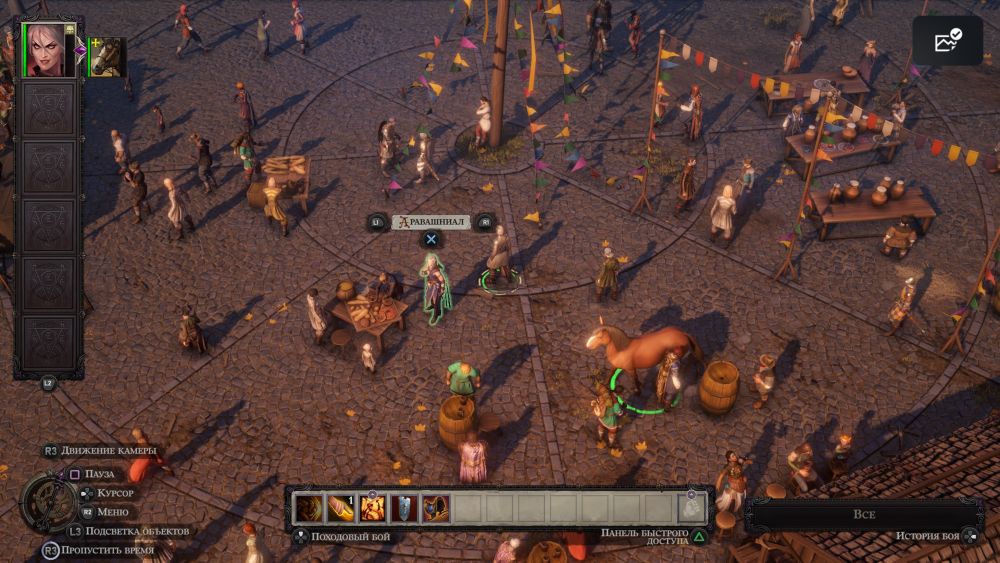The image size is (1000, 563).
Task: Activate the fifth hotbar ability with the blue orb
Action: pos(435,508)
